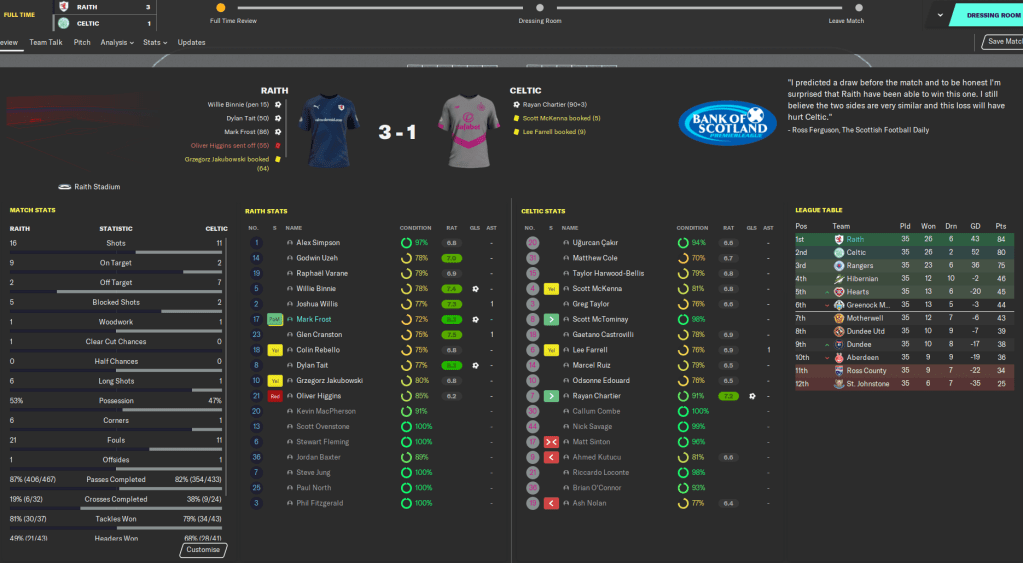The height and width of the screenshot is (563, 1023).
Task: Open the Analysis dropdown
Action: point(117,43)
